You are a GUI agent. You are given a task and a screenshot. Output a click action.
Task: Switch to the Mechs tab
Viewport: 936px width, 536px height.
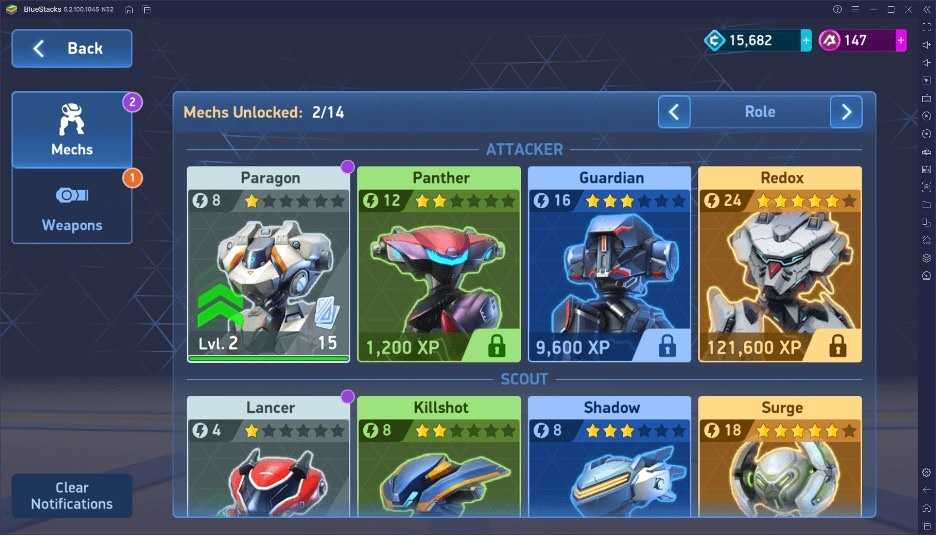point(72,130)
